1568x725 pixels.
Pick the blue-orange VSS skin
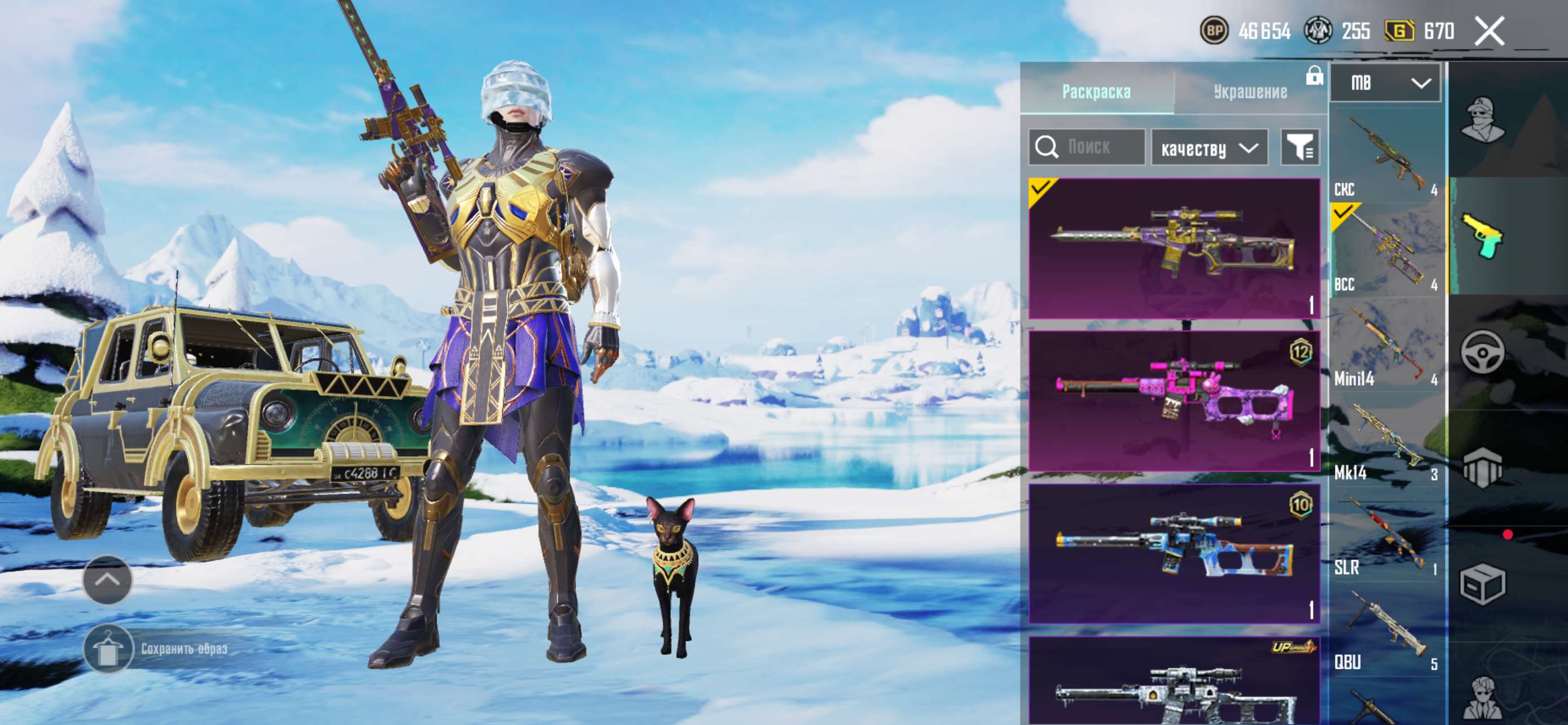click(x=1173, y=553)
